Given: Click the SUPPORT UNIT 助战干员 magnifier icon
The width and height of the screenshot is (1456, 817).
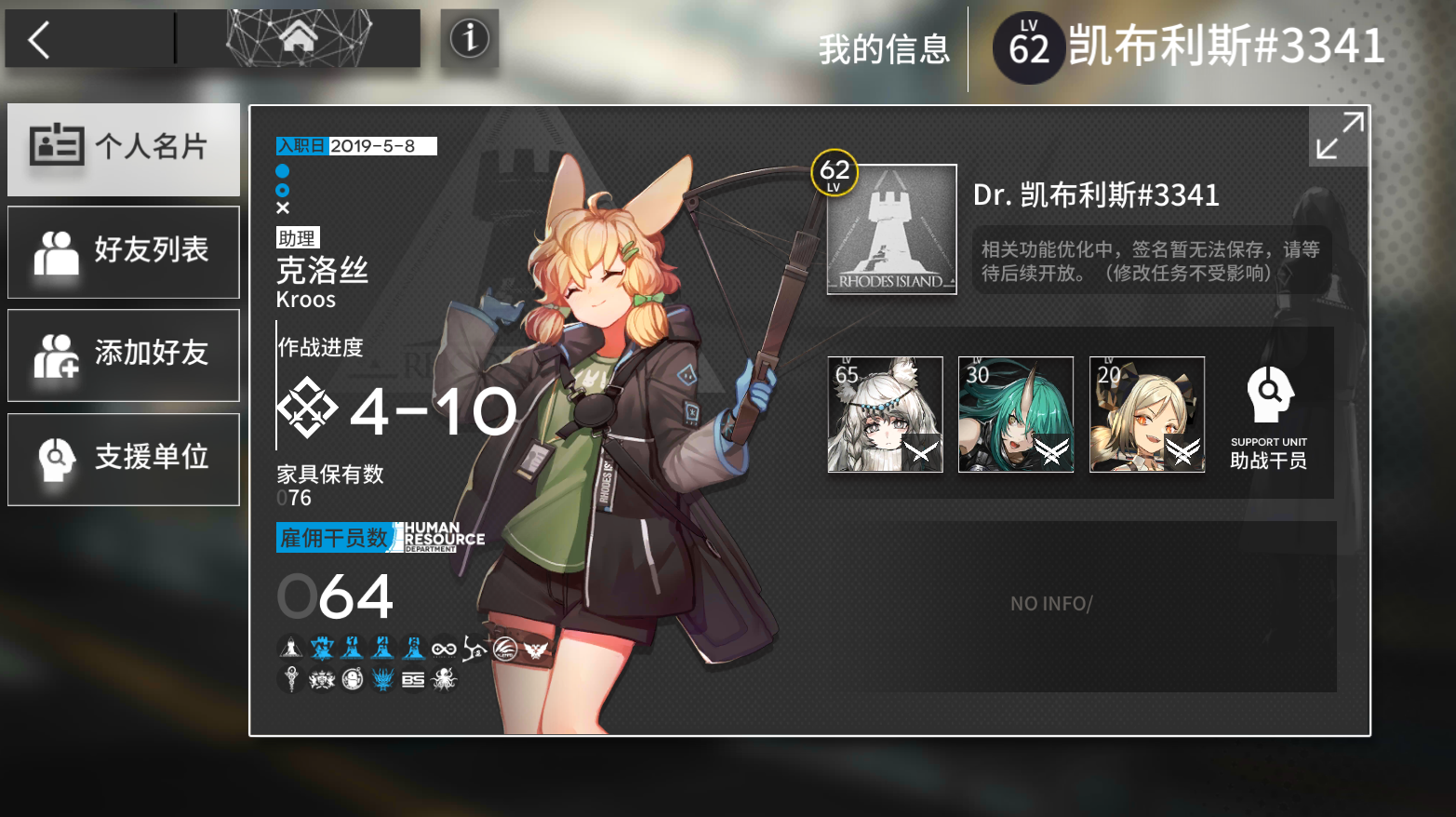Looking at the screenshot, I should [x=1269, y=394].
